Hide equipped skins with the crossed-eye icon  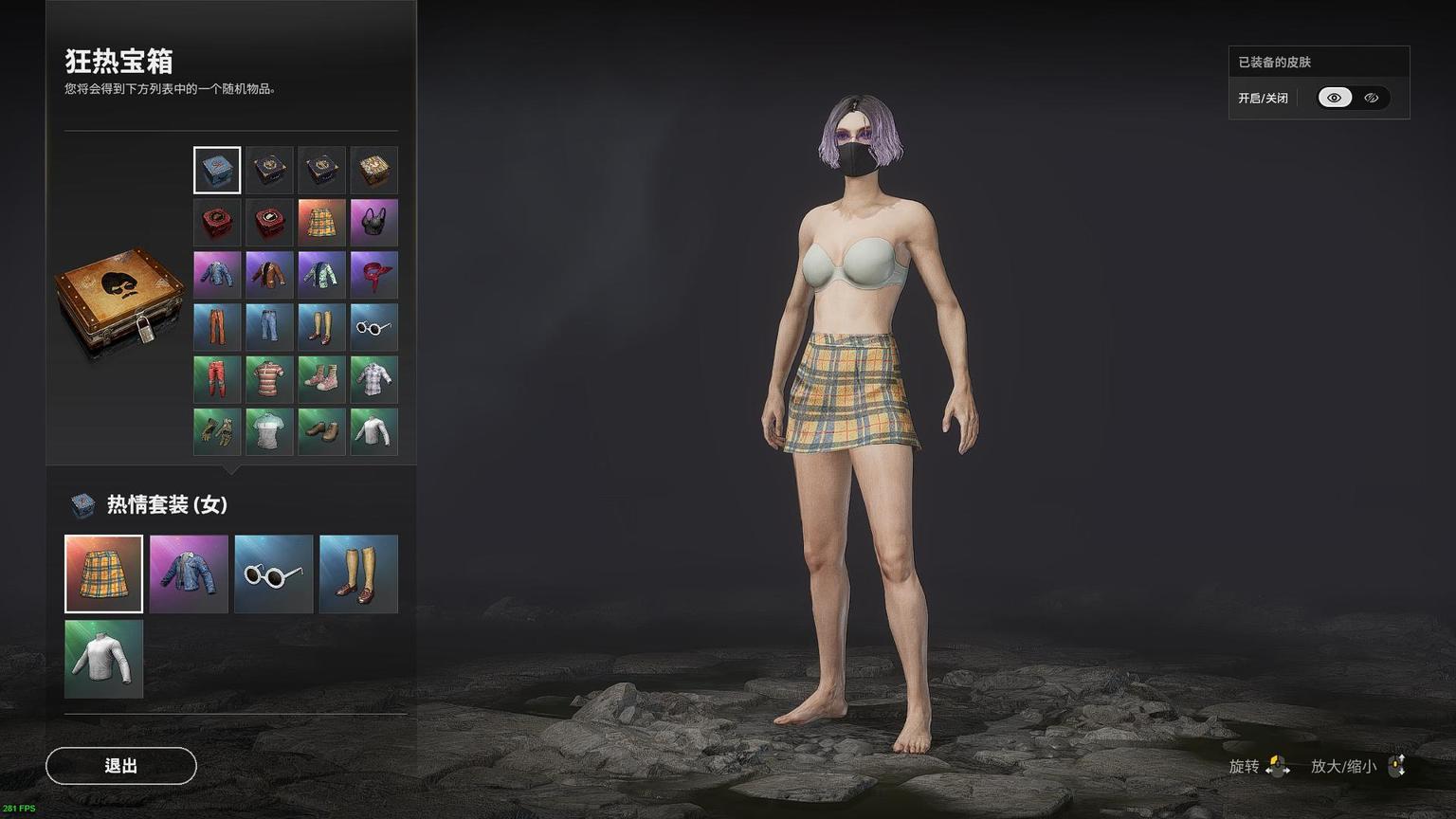coord(1372,98)
